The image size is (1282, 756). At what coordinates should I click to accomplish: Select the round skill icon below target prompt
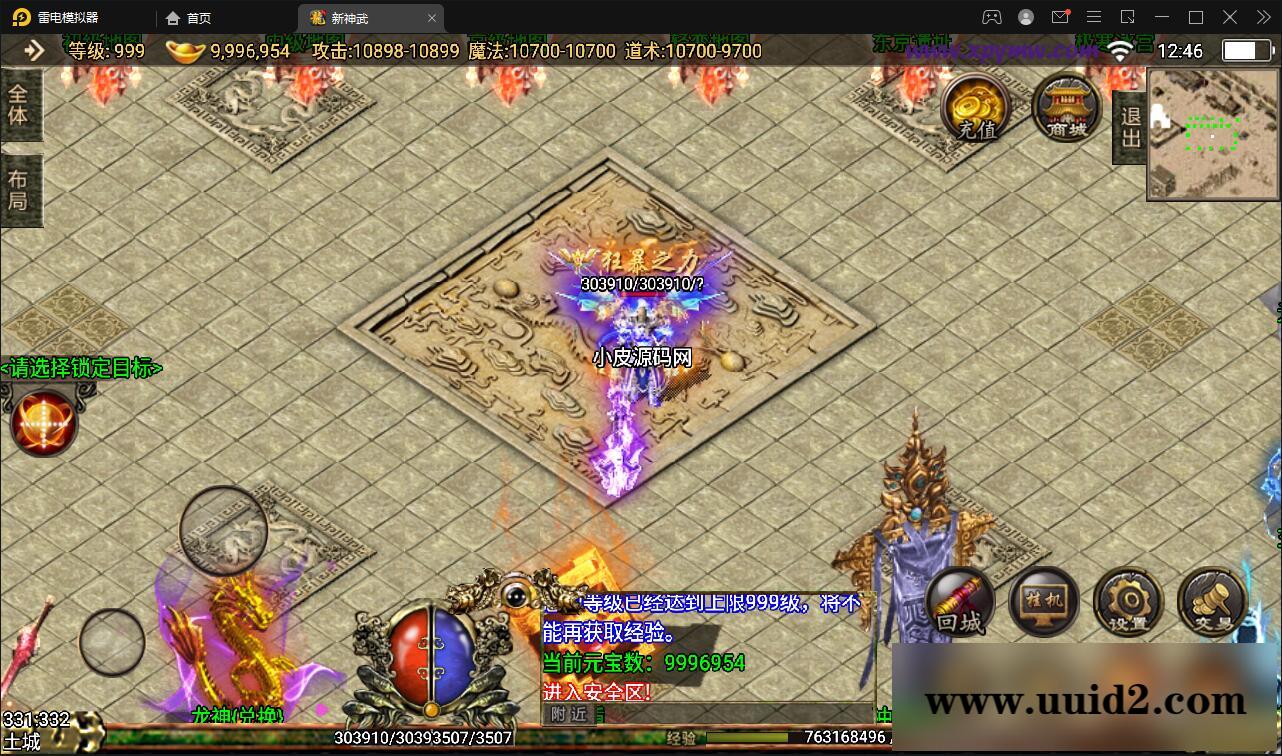(x=44, y=421)
